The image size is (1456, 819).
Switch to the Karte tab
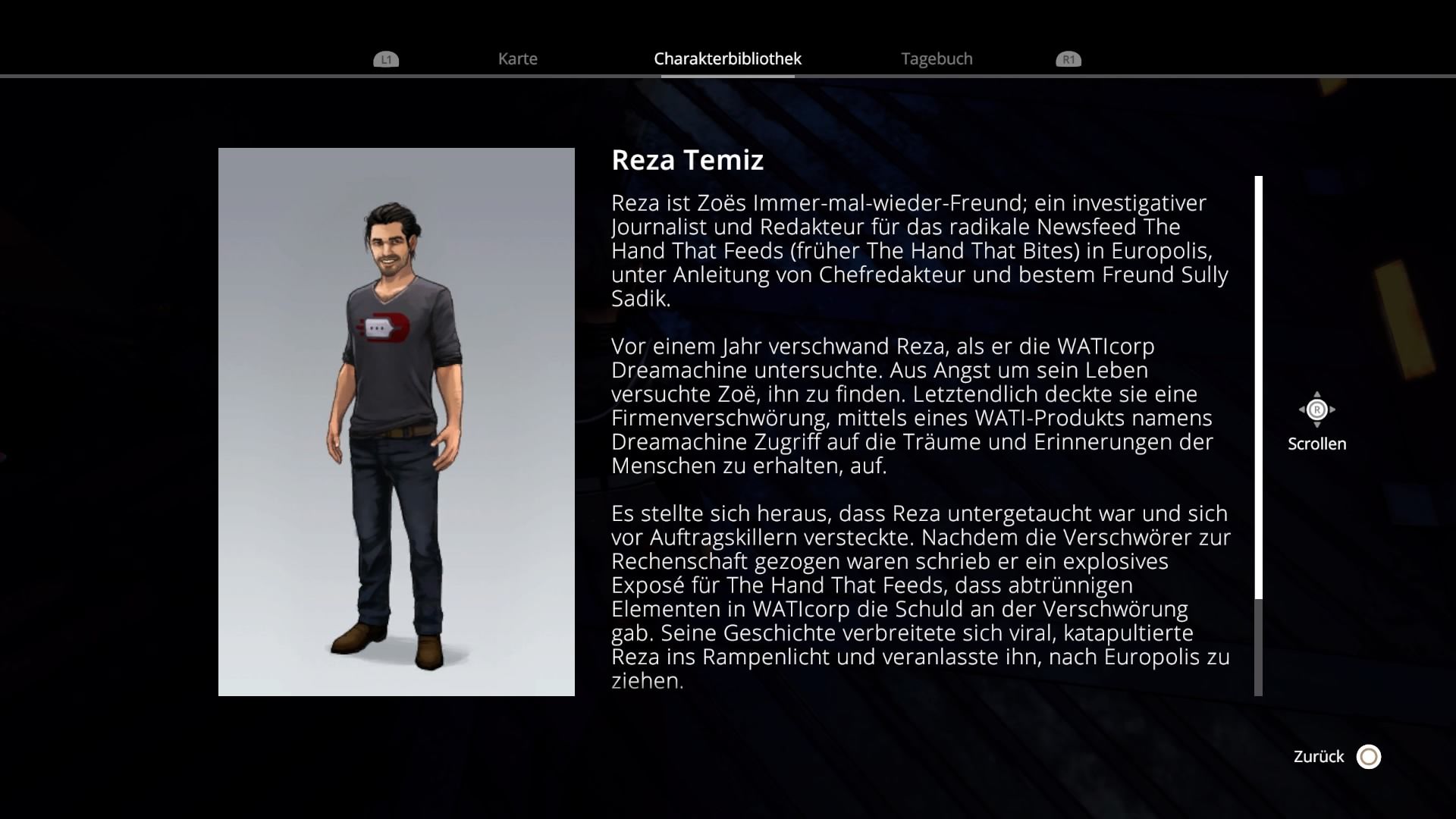(x=517, y=59)
